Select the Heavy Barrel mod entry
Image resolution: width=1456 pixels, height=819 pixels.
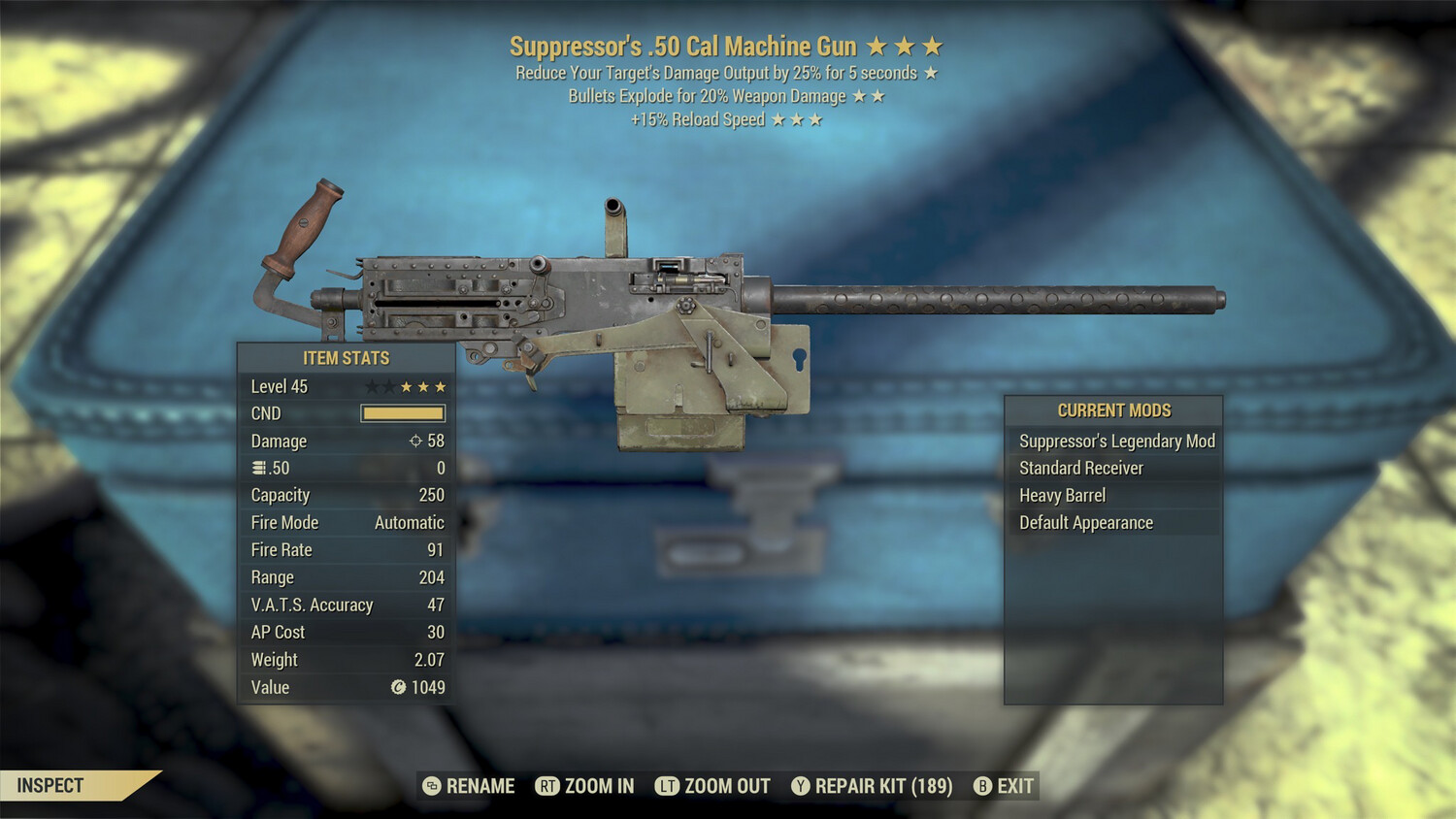(1061, 495)
